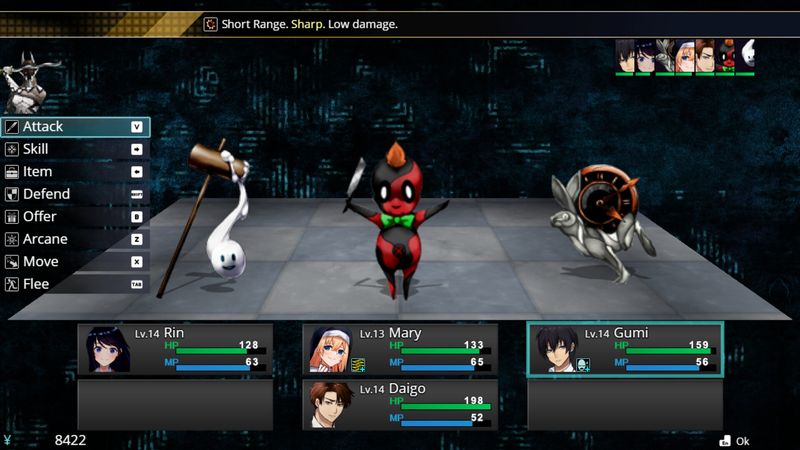
Task: Open the Arcane menu
Action: 75,239
